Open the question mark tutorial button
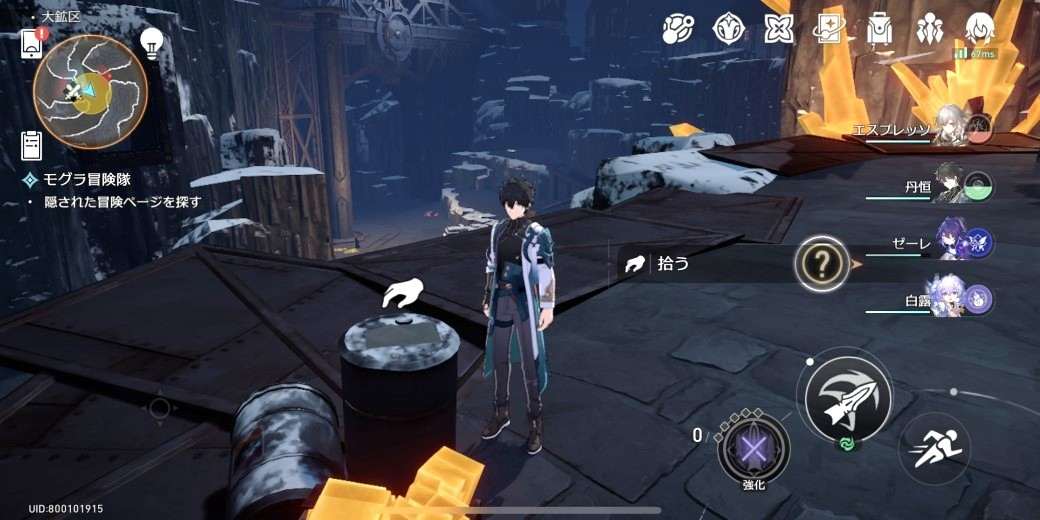This screenshot has width=1040, height=520. tap(822, 264)
